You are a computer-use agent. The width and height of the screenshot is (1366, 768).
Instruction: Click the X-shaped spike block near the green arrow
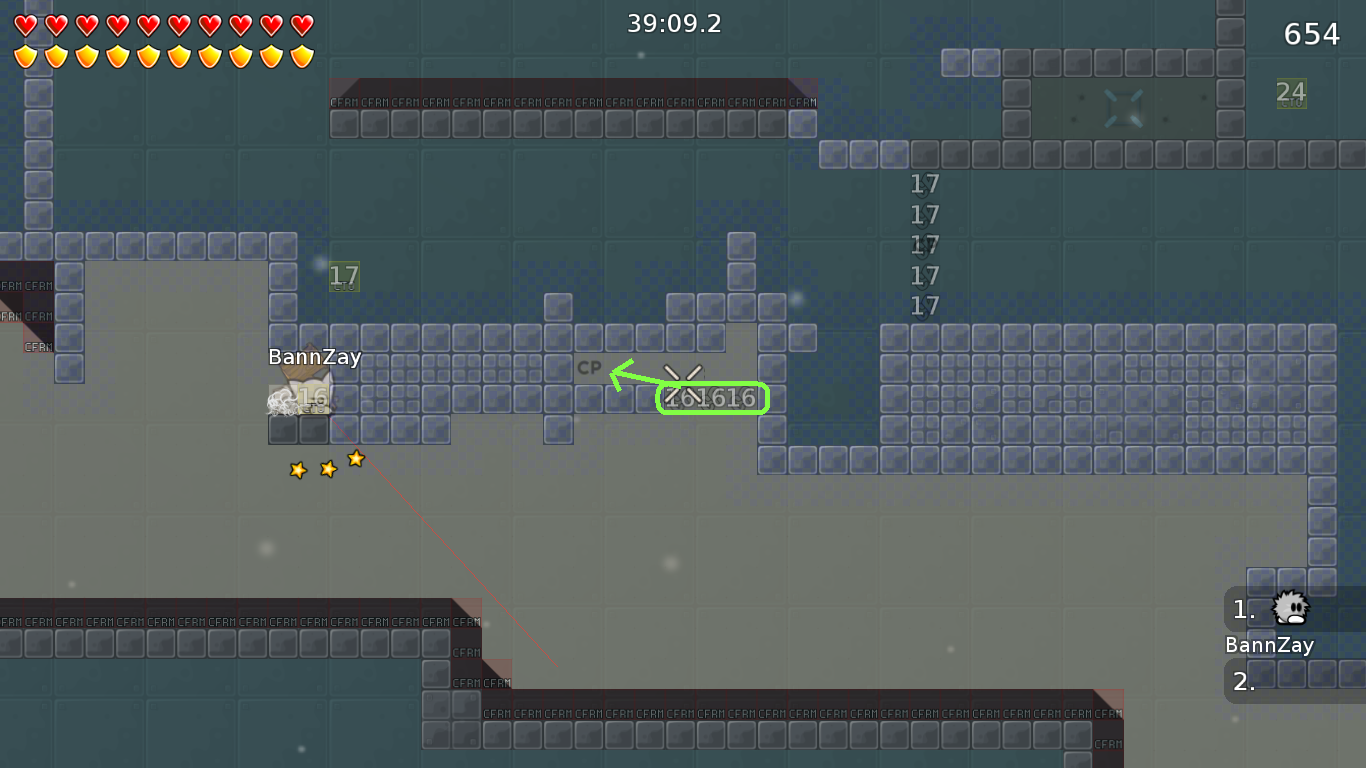click(681, 378)
